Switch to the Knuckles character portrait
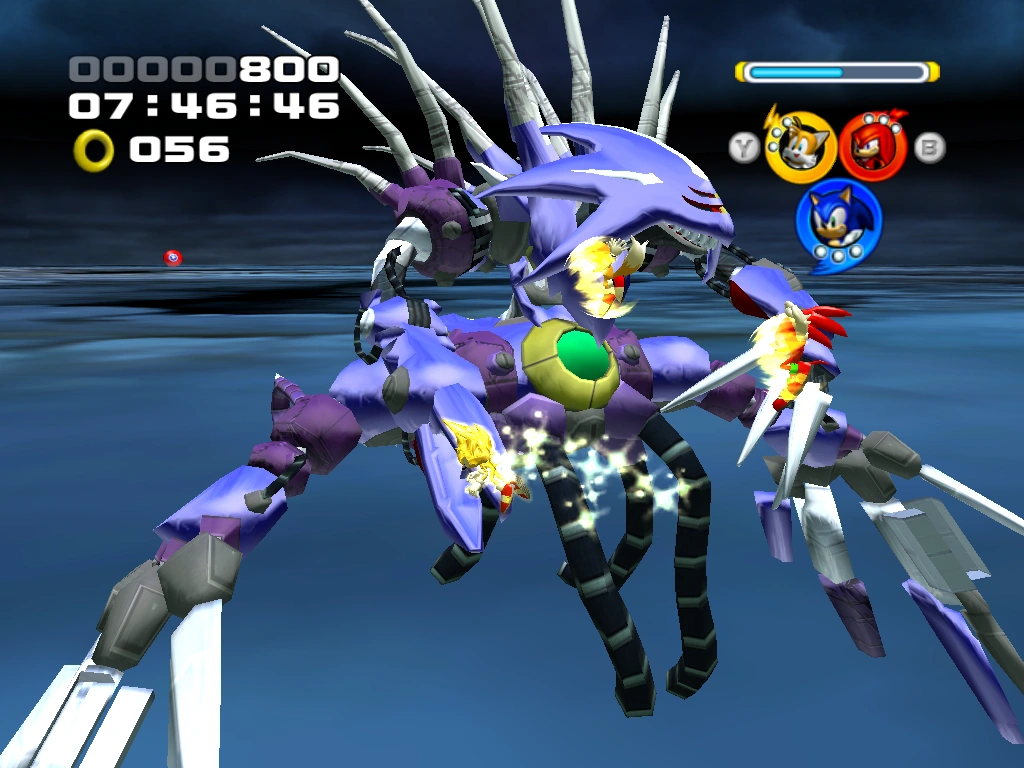Screen dimensions: 1024x768 [872, 146]
